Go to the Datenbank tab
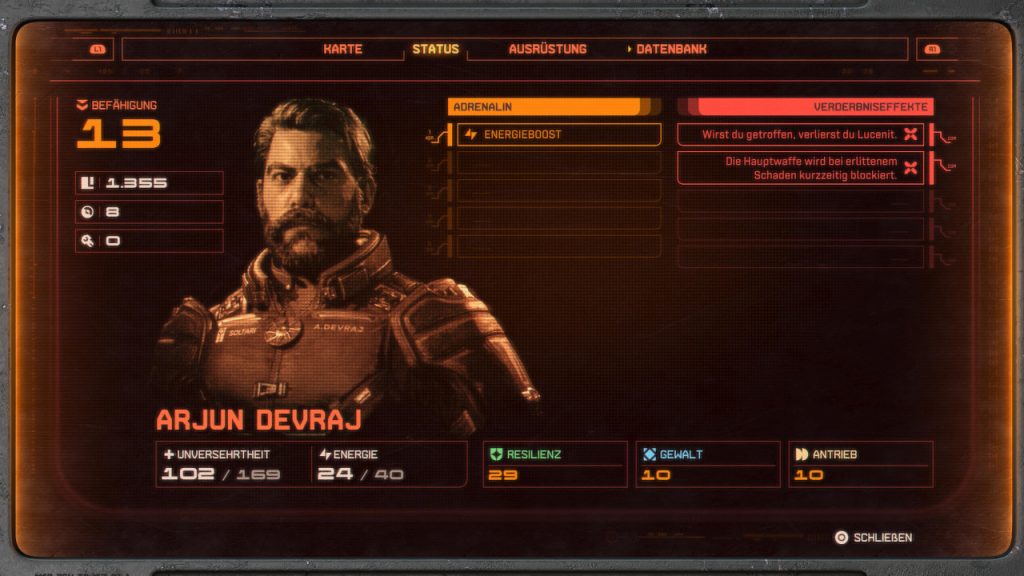 pyautogui.click(x=670, y=49)
